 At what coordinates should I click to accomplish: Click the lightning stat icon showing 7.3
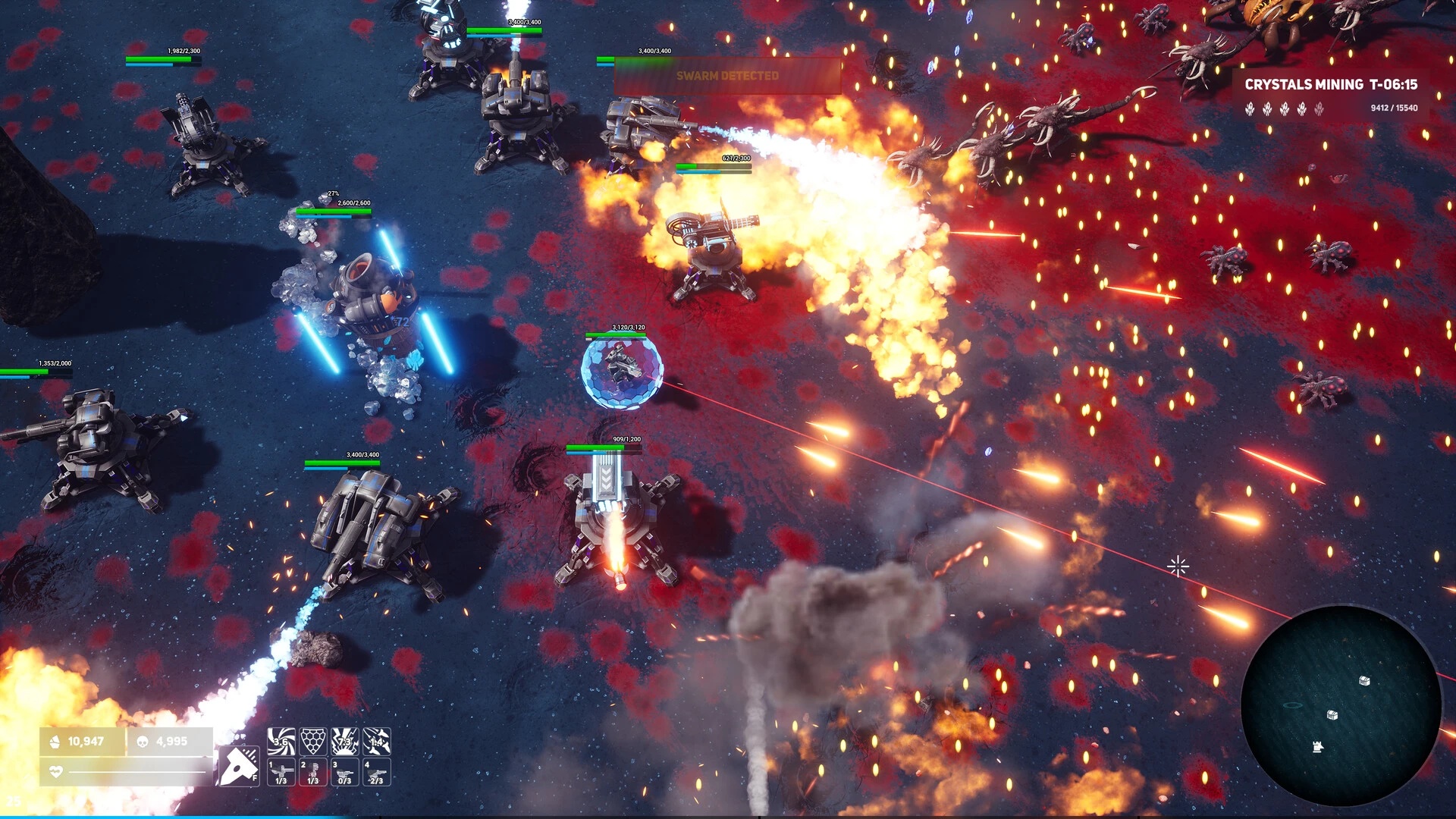(344, 741)
